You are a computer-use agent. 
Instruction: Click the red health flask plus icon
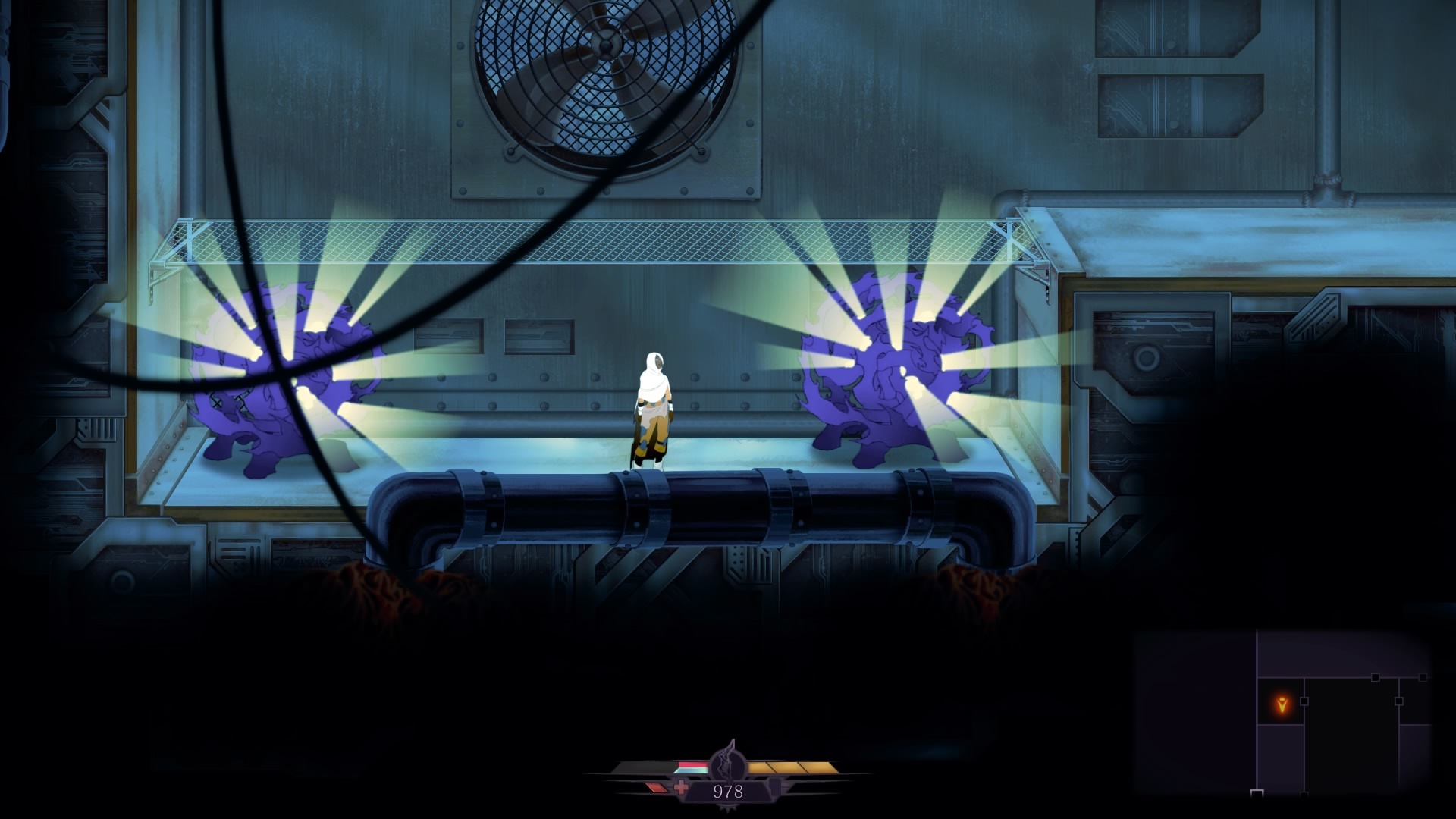(x=681, y=788)
